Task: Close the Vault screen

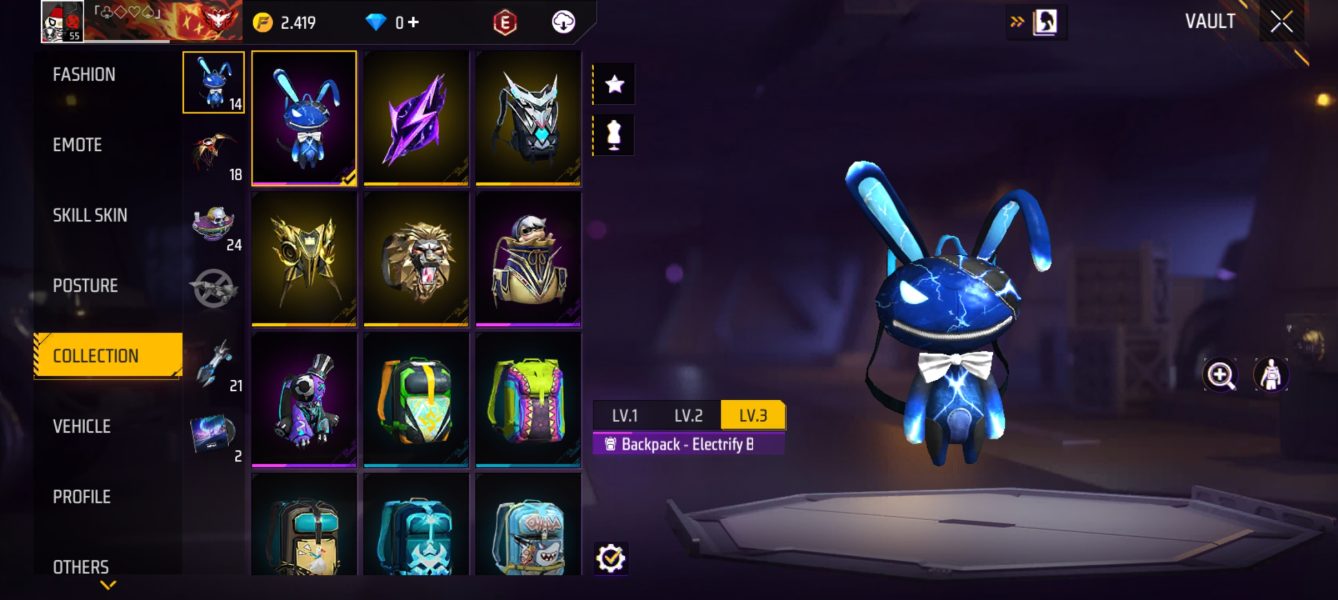Action: click(1281, 22)
